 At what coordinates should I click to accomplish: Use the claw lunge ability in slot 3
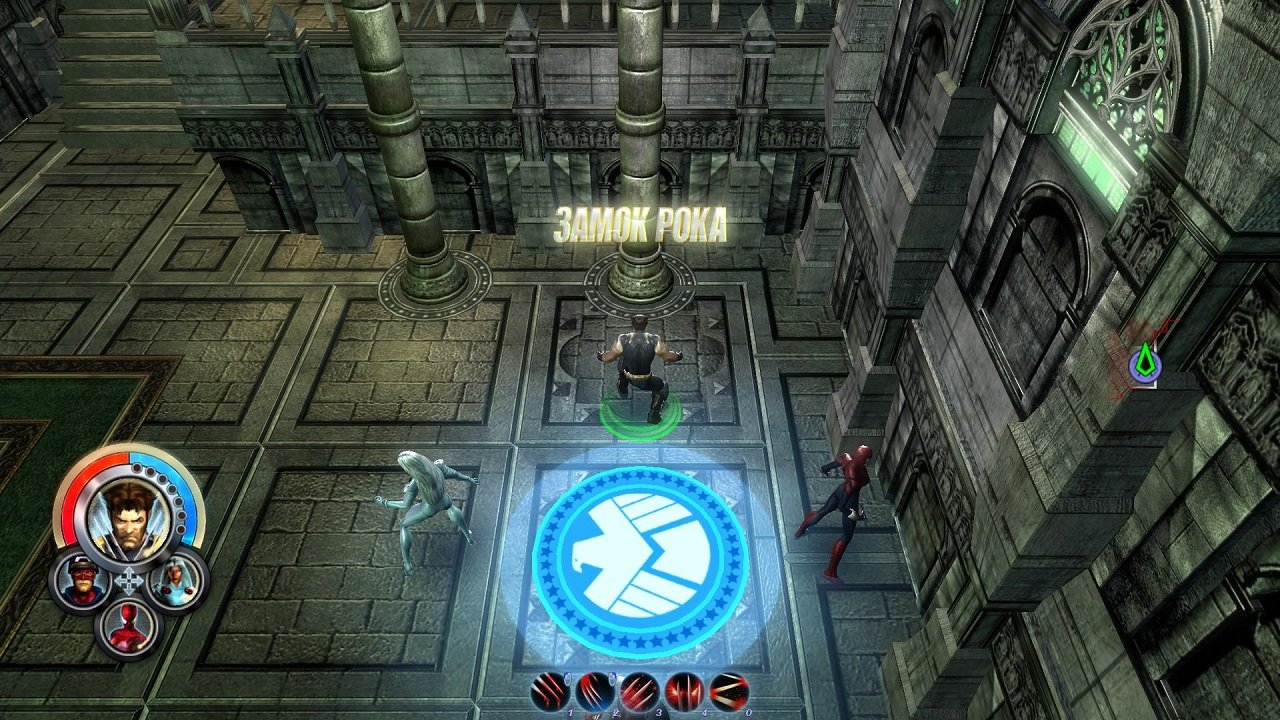coord(639,691)
